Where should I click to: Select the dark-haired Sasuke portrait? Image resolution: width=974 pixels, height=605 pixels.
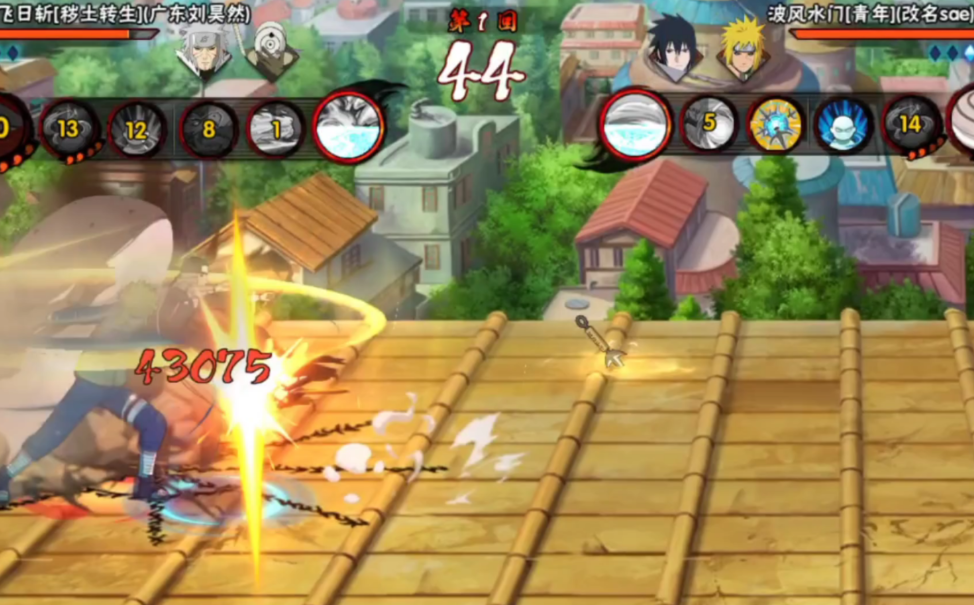[672, 50]
